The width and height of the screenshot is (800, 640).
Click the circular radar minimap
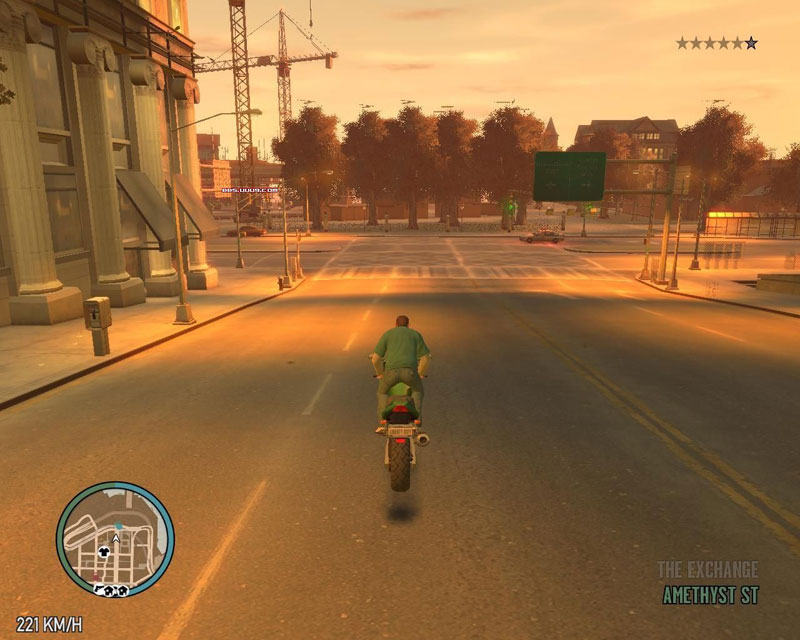(115, 540)
